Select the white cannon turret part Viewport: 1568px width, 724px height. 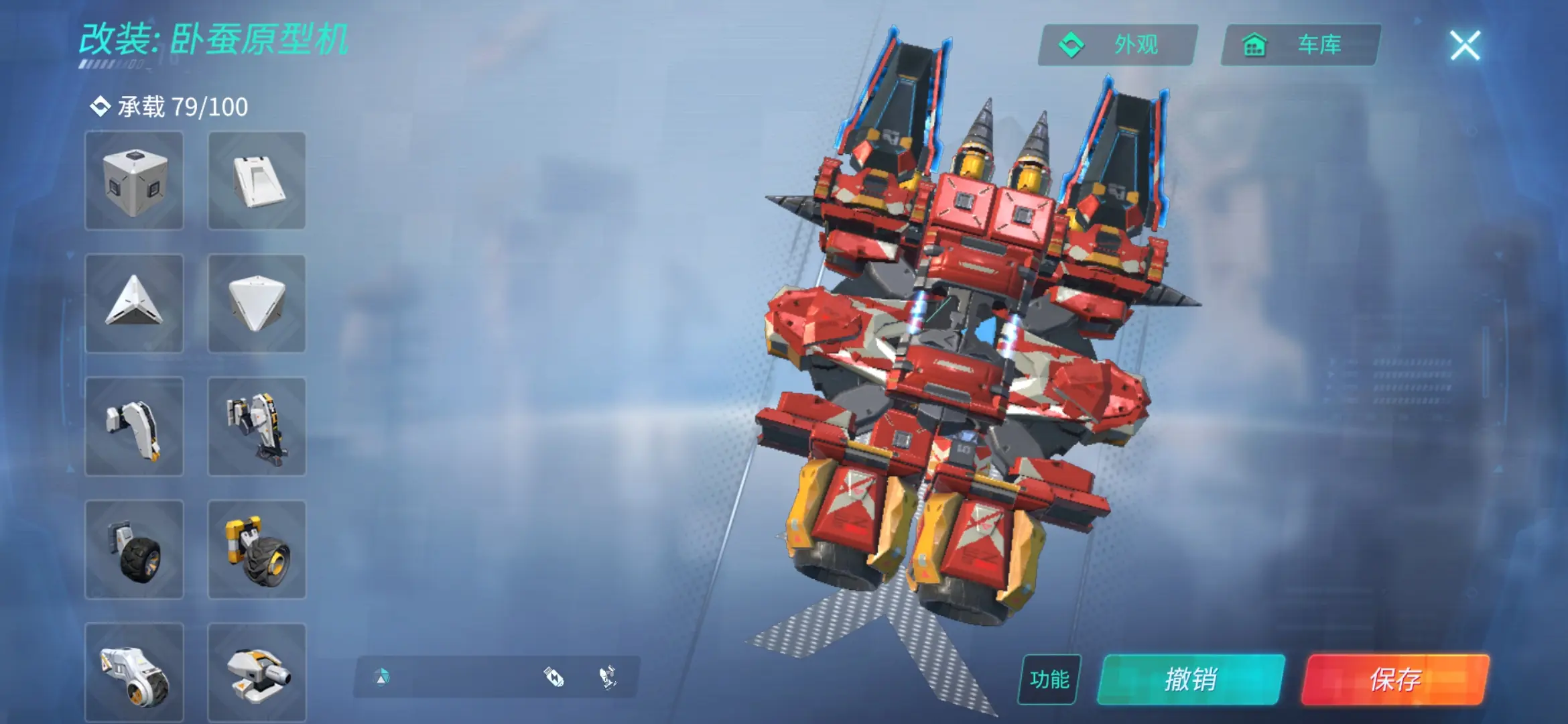pyautogui.click(x=257, y=672)
